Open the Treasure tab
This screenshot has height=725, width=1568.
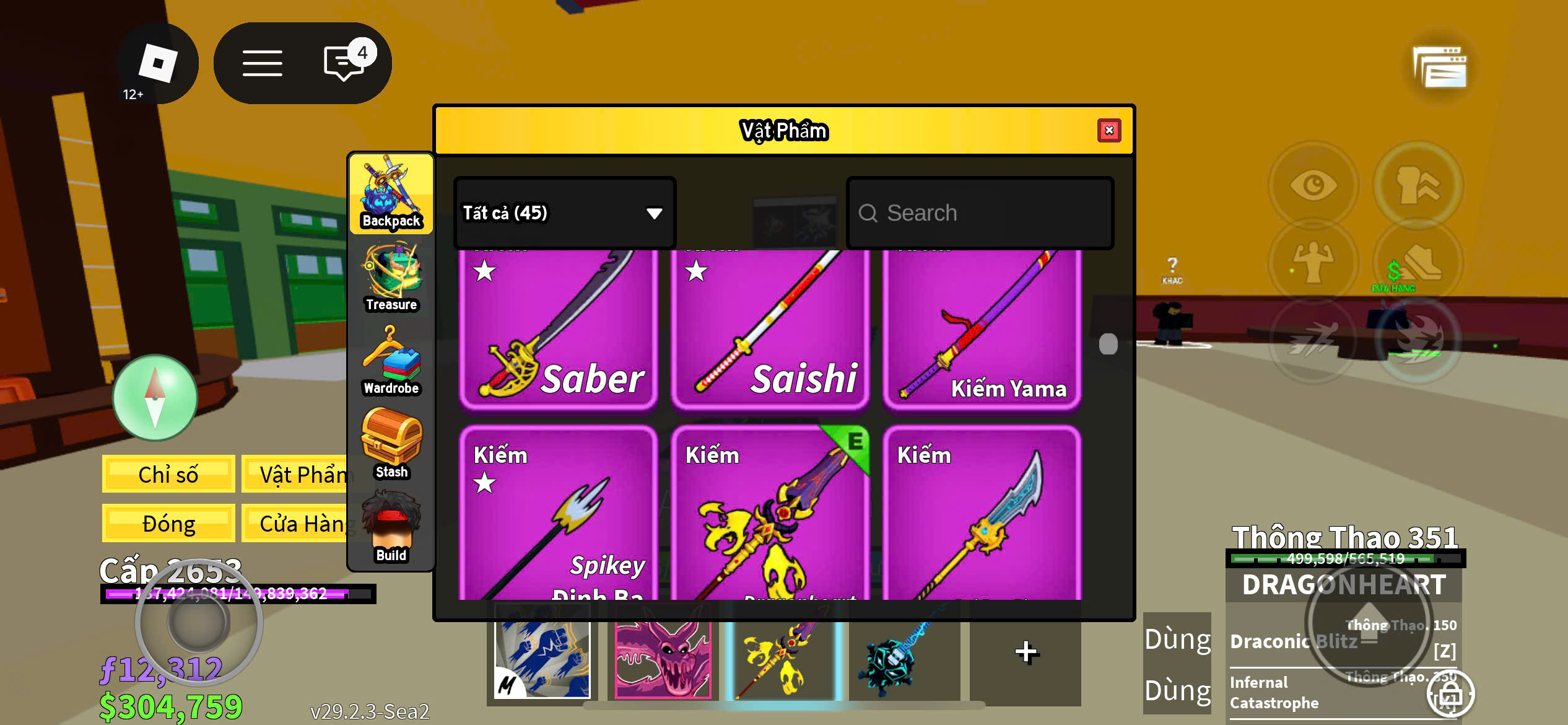click(x=391, y=277)
